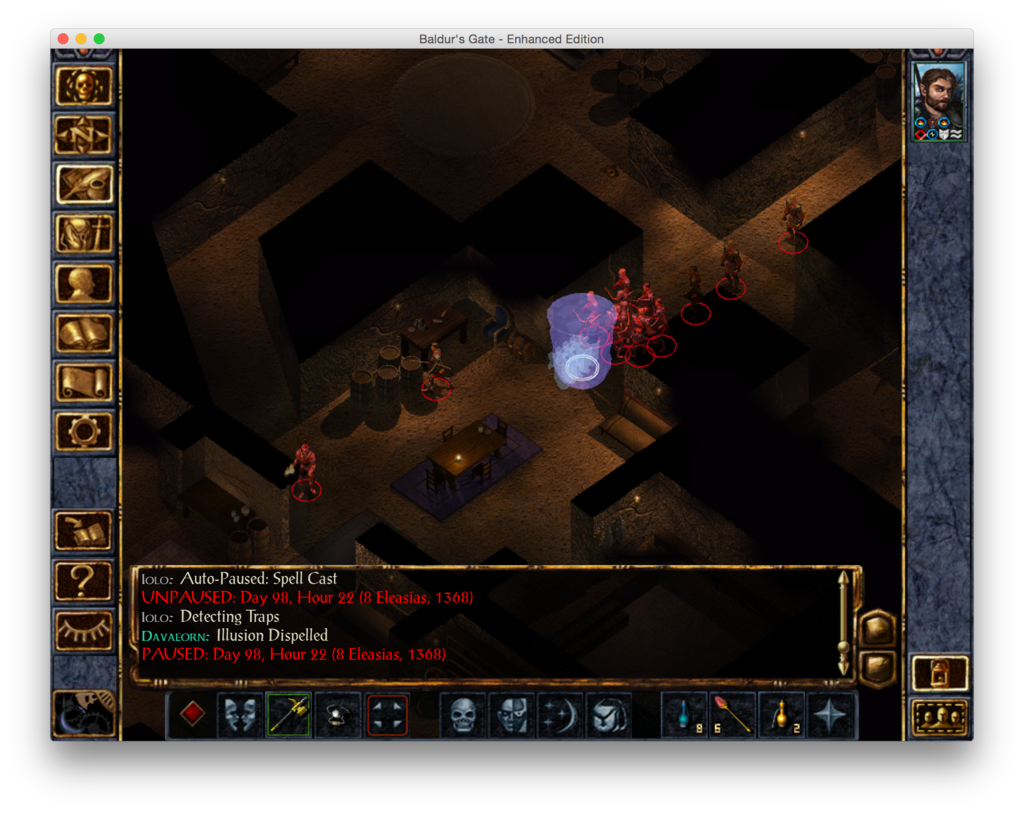
Task: Use the wand quick item slot
Action: point(733,715)
